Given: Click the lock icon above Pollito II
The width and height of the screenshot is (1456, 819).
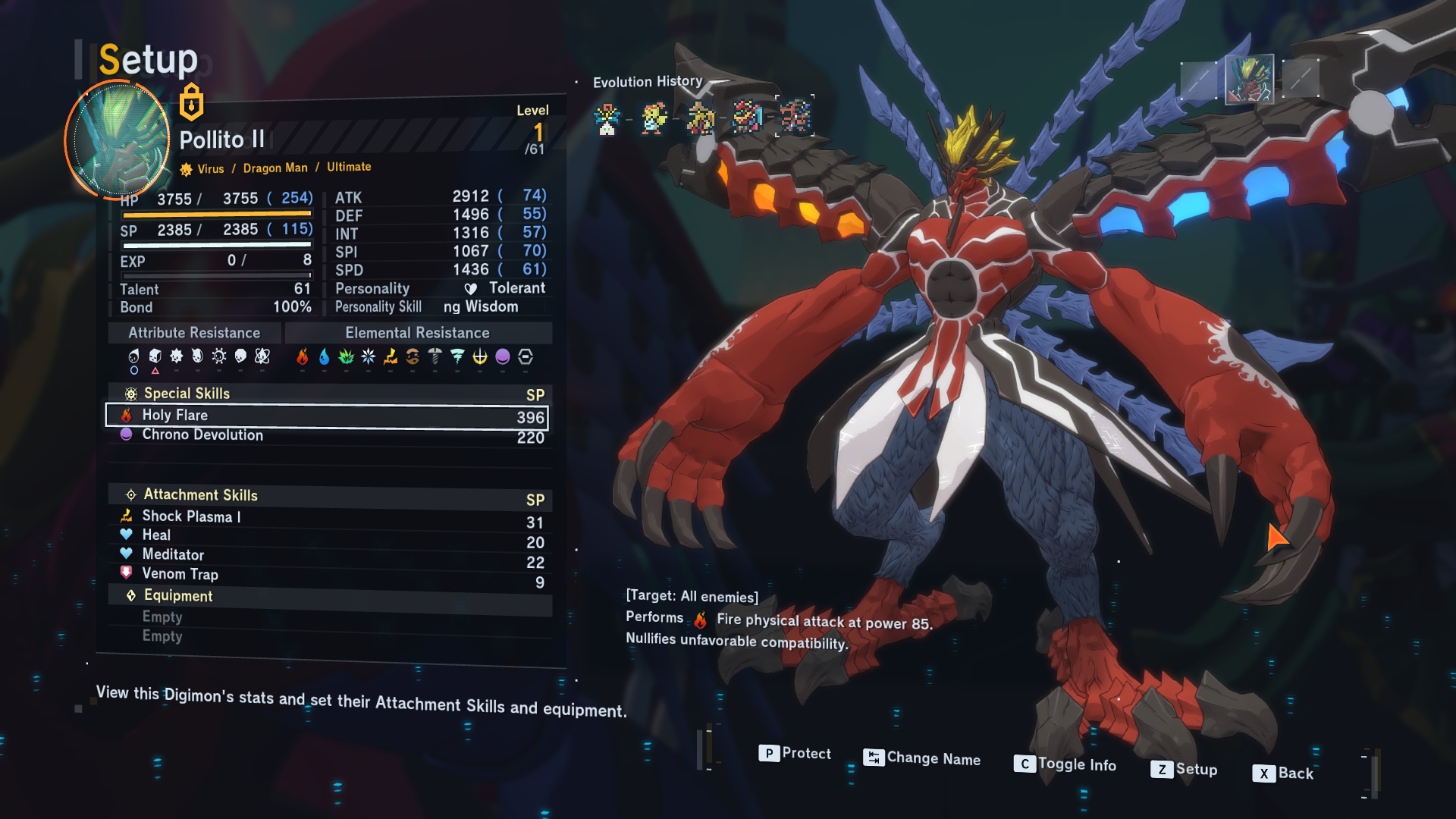Looking at the screenshot, I should pyautogui.click(x=191, y=102).
